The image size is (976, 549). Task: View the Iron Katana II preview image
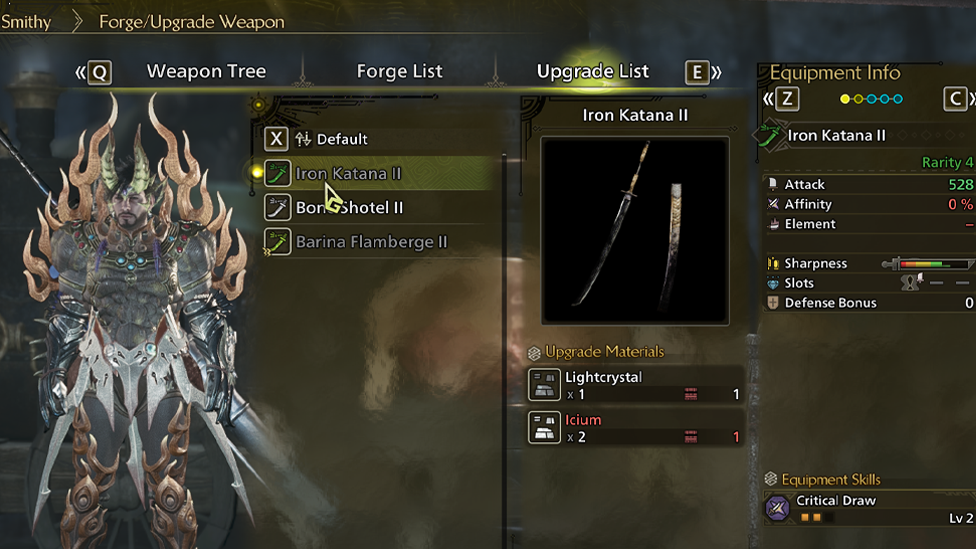coord(635,231)
